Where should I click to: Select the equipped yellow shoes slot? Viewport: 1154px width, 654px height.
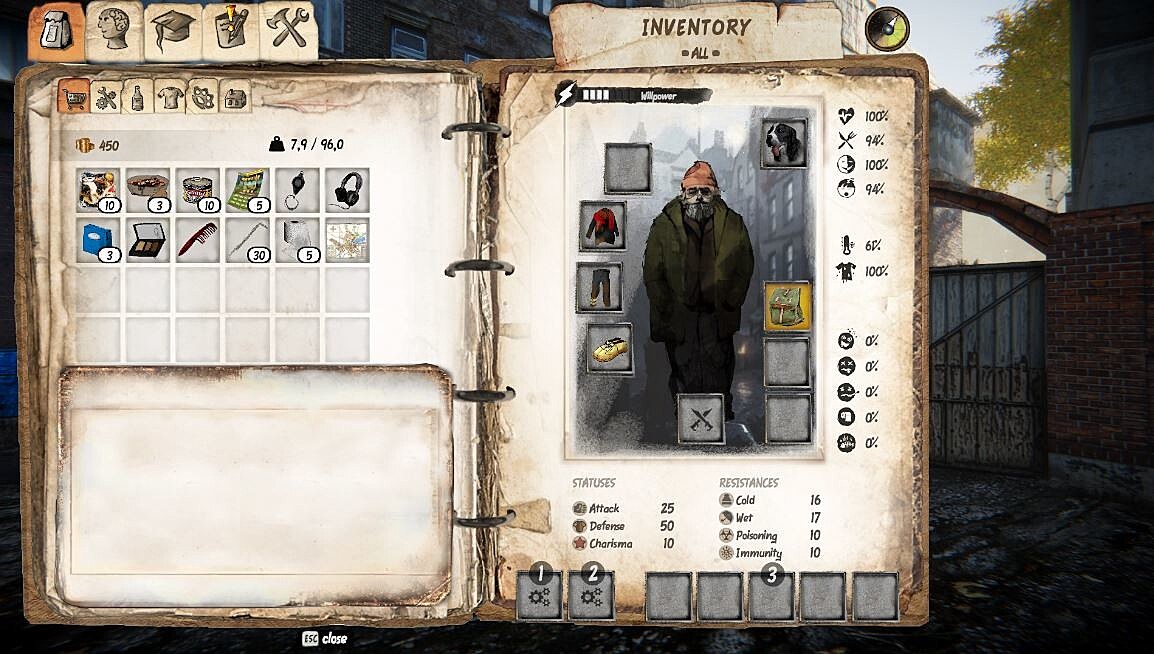point(609,347)
